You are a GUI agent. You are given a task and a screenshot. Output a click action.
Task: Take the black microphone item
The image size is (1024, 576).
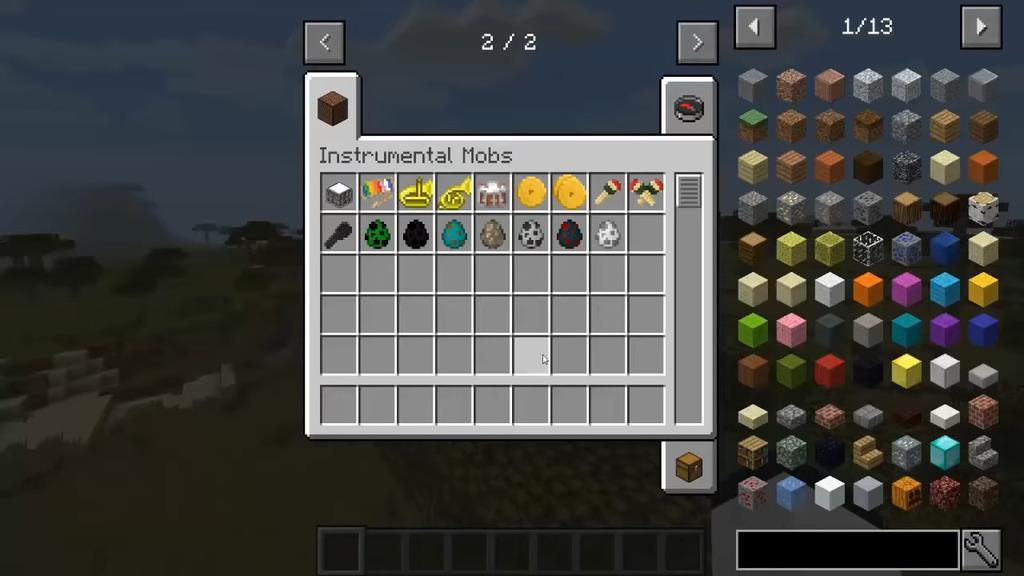[339, 234]
